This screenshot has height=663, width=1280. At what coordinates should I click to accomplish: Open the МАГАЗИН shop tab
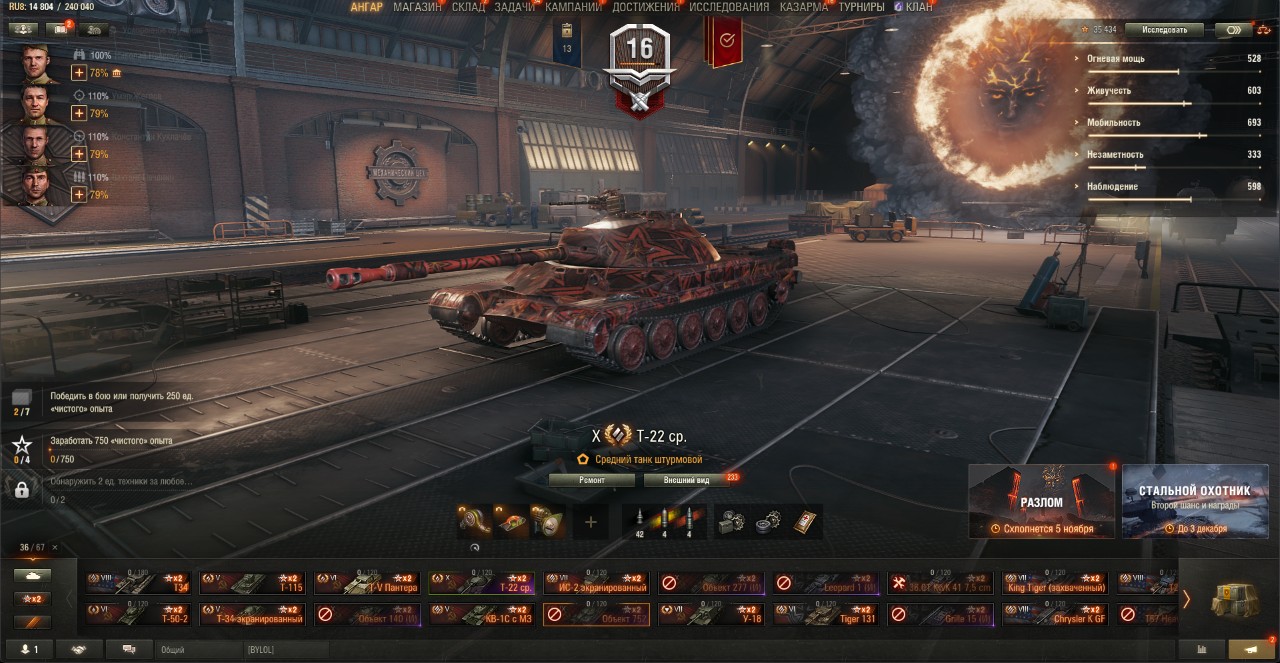(x=417, y=7)
